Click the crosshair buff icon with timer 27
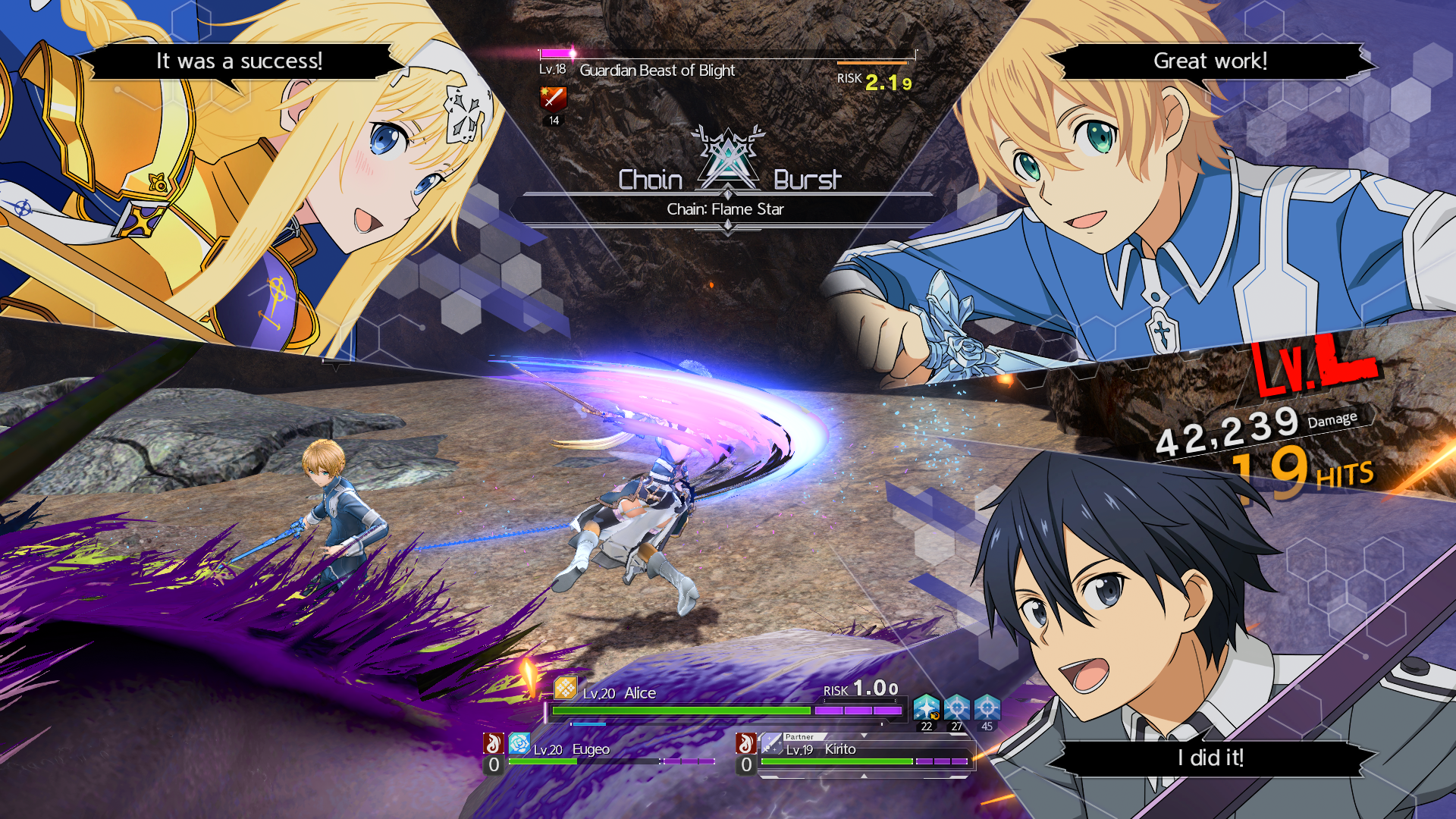Viewport: 1456px width, 819px height. pyautogui.click(x=957, y=708)
